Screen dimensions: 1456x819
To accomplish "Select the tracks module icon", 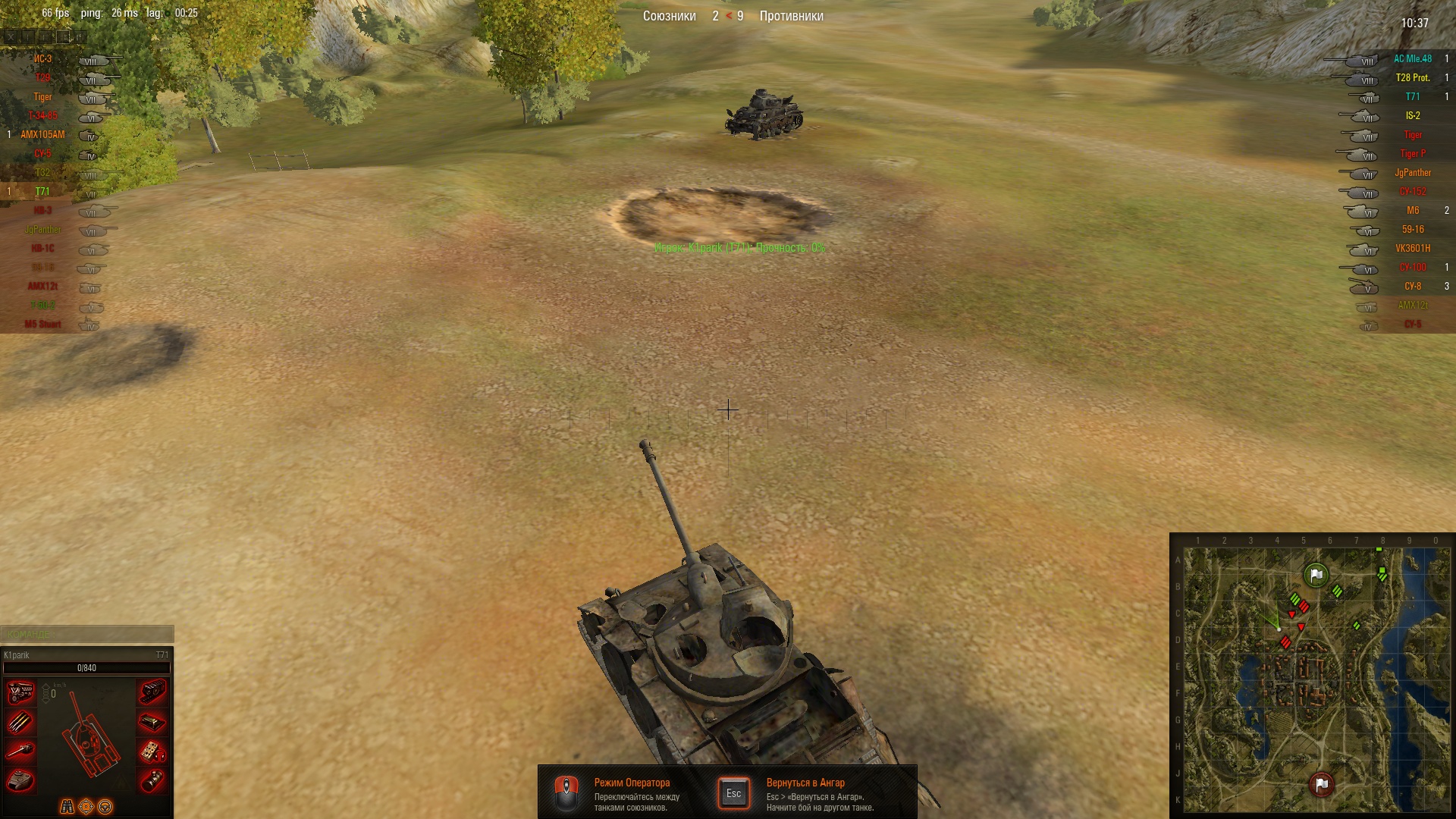I will pos(152,692).
